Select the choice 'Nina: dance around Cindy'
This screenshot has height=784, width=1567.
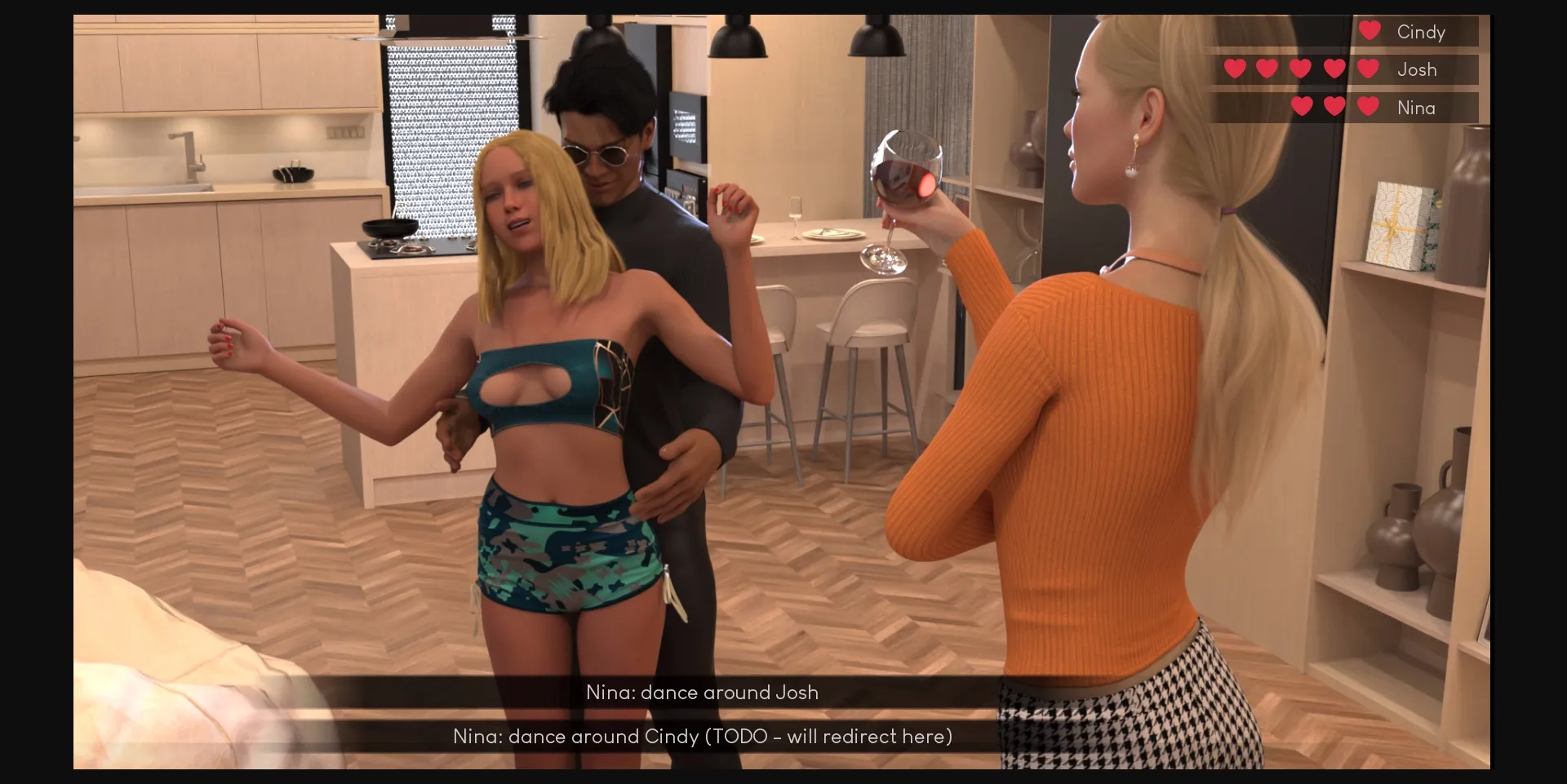(702, 736)
